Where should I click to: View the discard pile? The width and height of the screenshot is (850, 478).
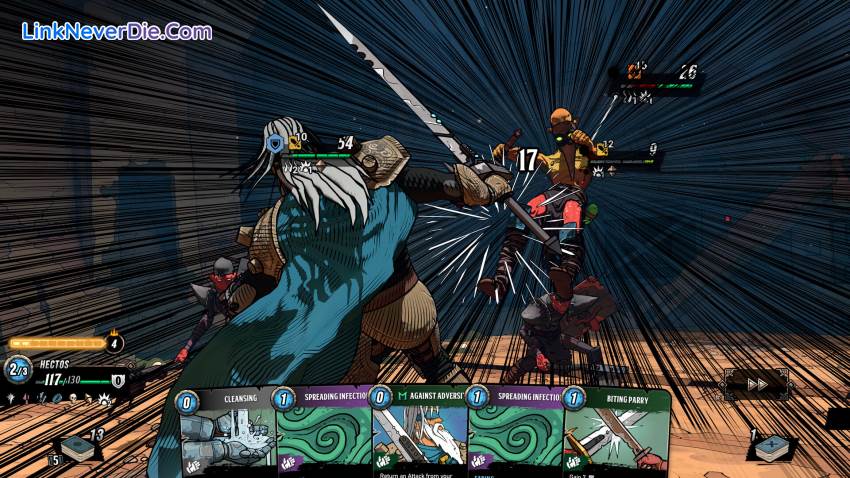tap(772, 448)
